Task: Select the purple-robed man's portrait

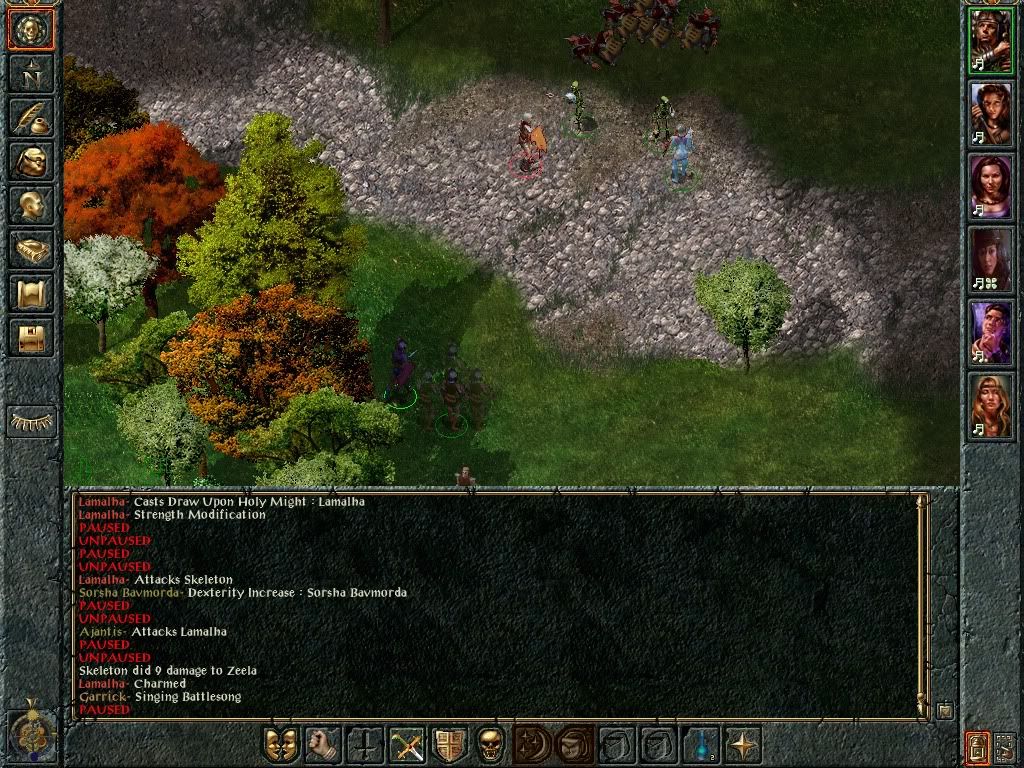Action: pyautogui.click(x=991, y=333)
